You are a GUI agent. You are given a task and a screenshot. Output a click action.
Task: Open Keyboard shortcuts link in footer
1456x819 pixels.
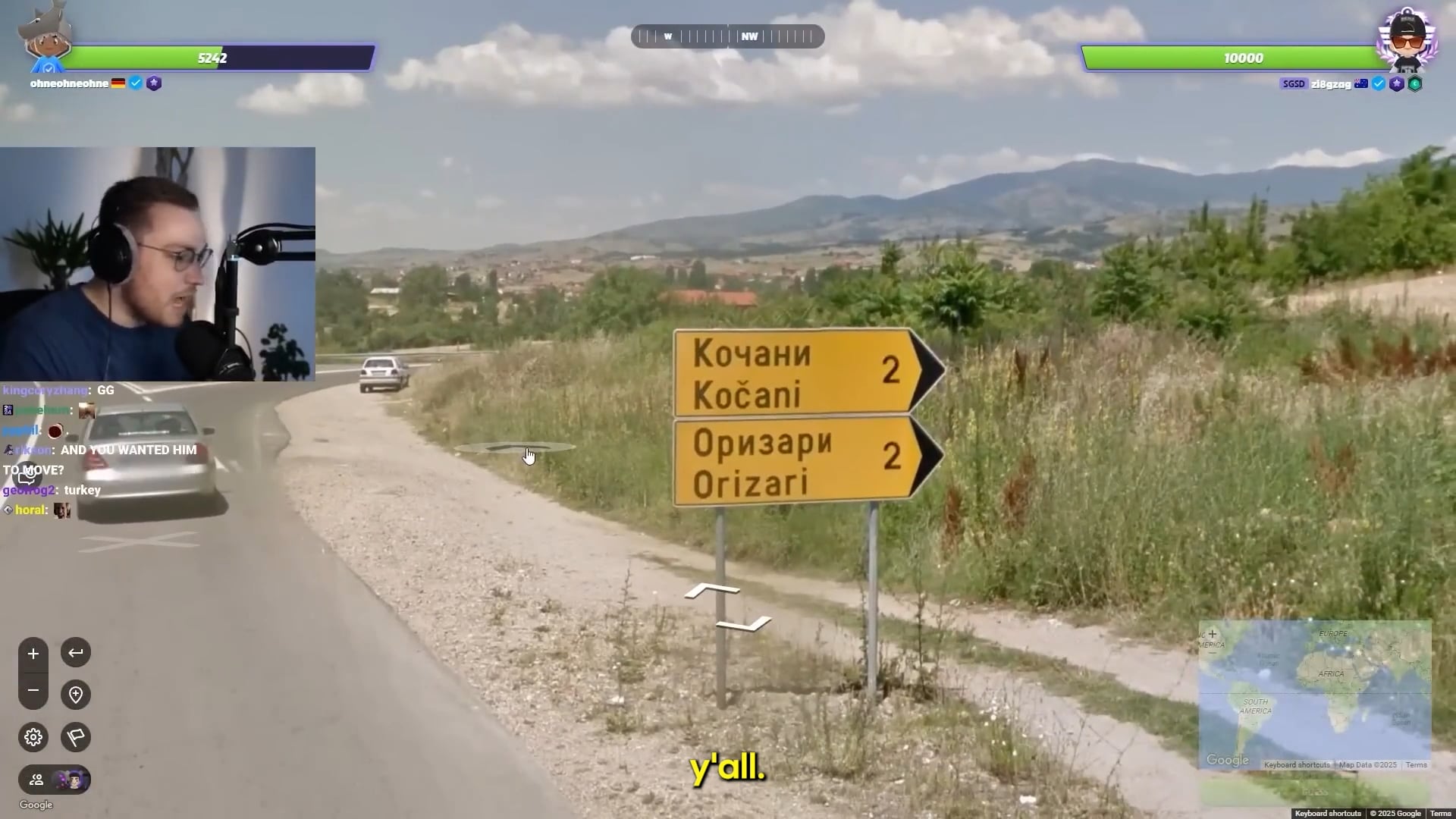pos(1327,814)
